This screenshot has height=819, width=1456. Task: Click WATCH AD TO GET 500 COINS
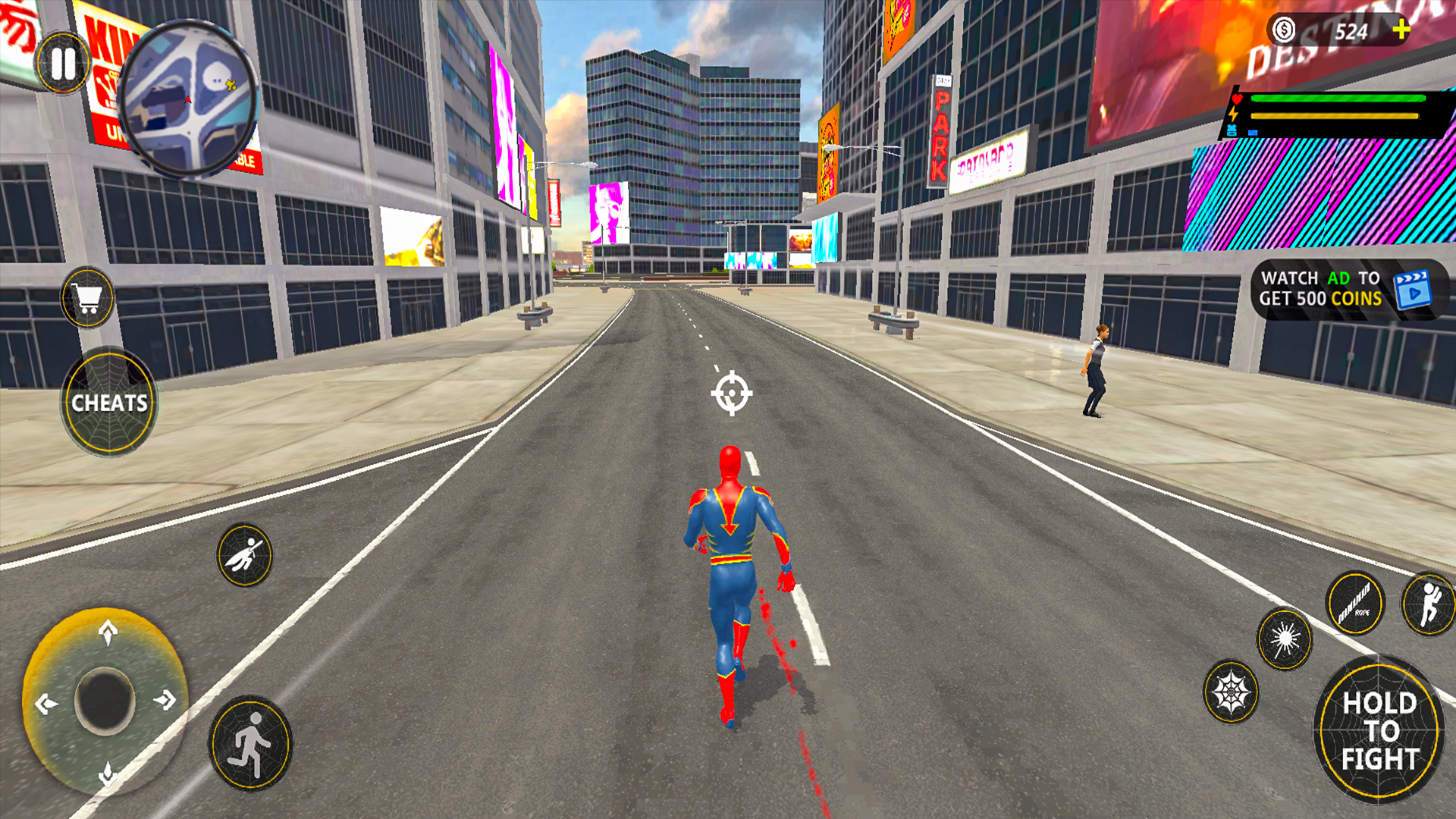click(1319, 289)
